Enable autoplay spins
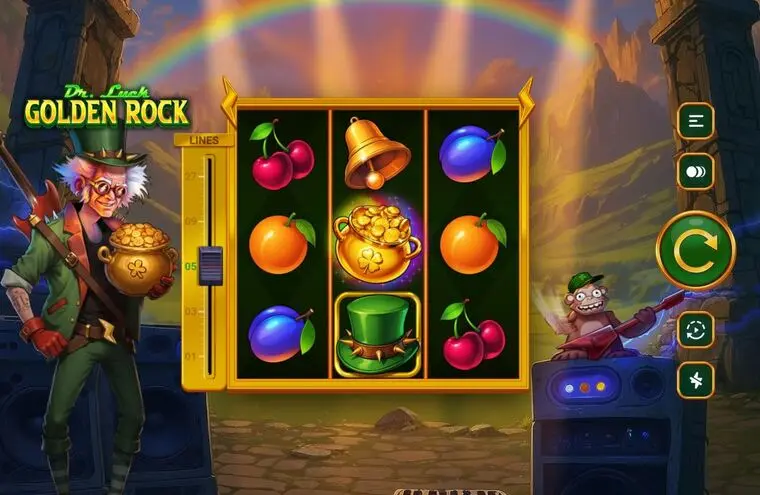Screen dimensions: 760x495 point(695,329)
